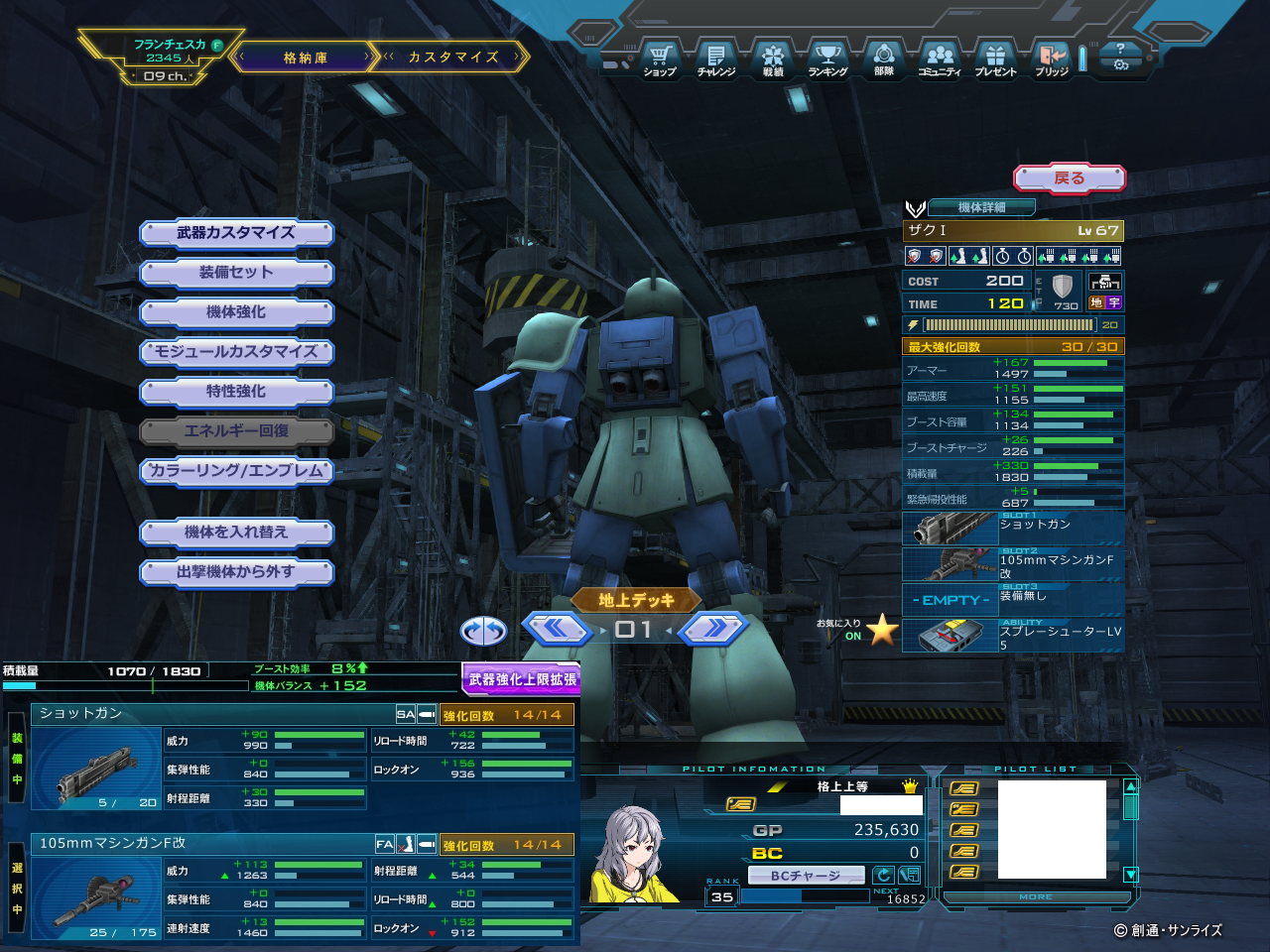Open 武器カスタマイズ weapon customization
This screenshot has width=1270, height=952.
click(x=236, y=233)
